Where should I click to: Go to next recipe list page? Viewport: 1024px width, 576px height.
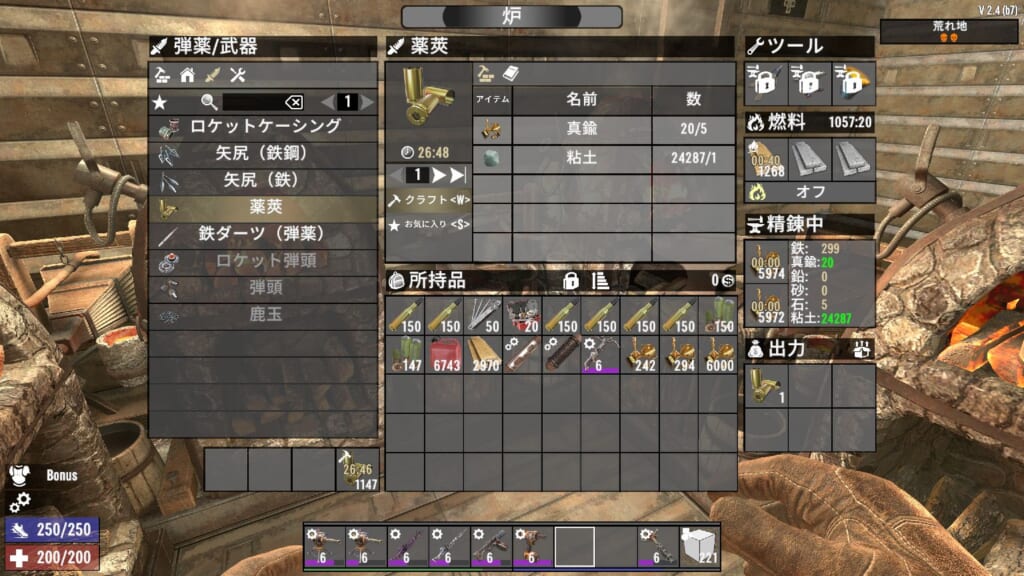click(367, 102)
